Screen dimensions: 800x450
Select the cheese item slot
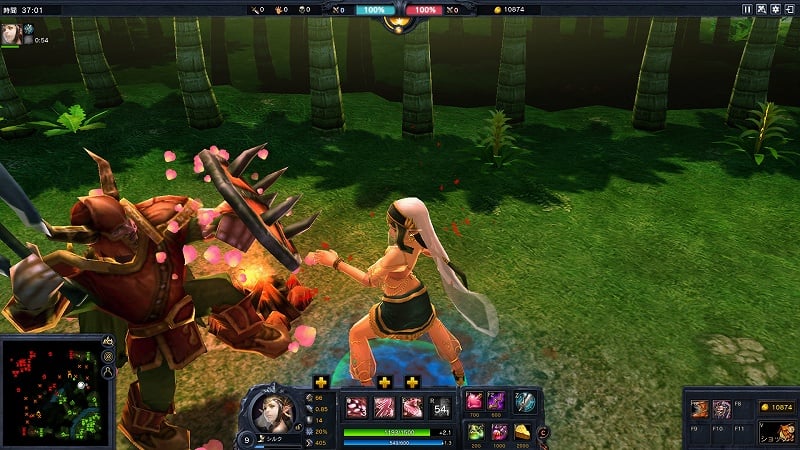pyautogui.click(x=524, y=431)
